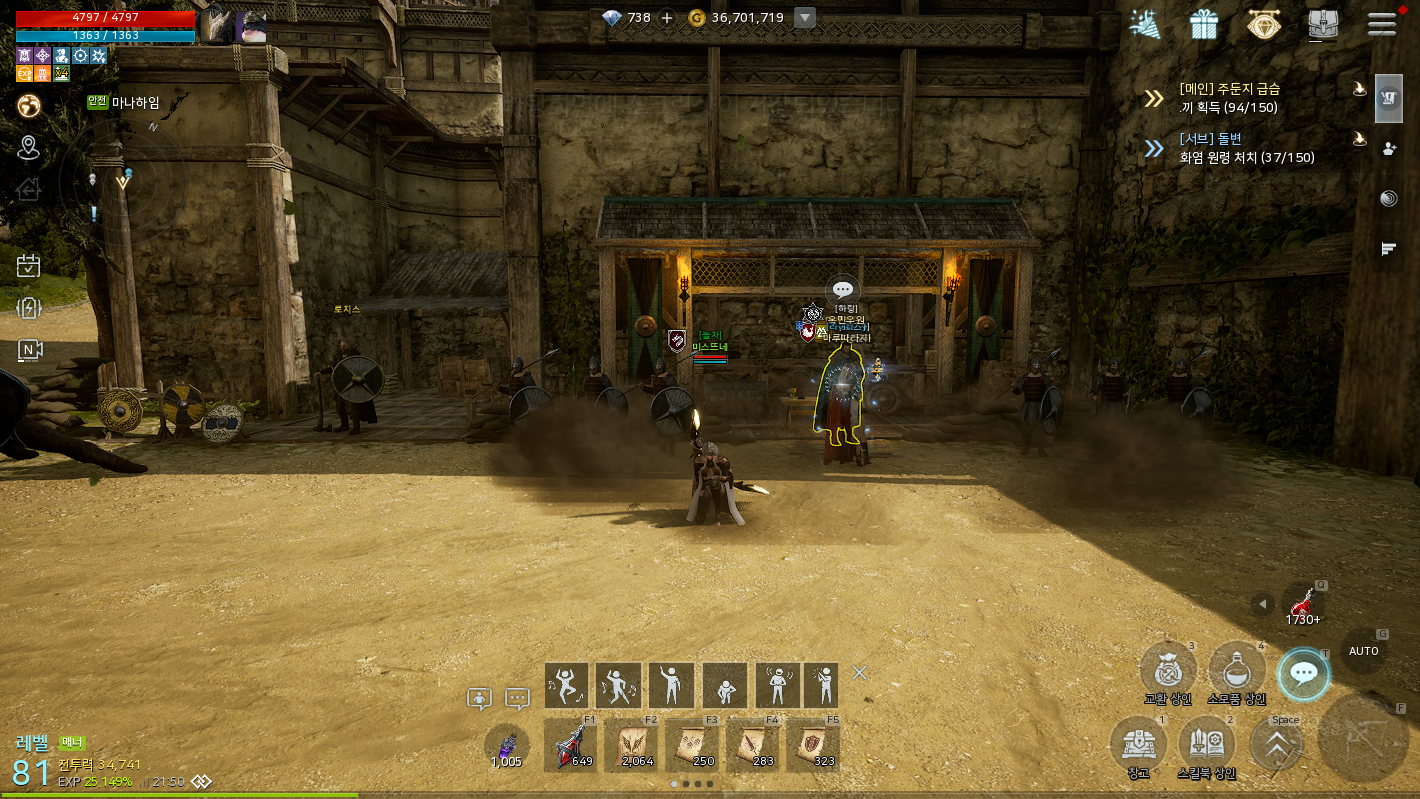Expand the currency dropdown arrow

coord(805,18)
